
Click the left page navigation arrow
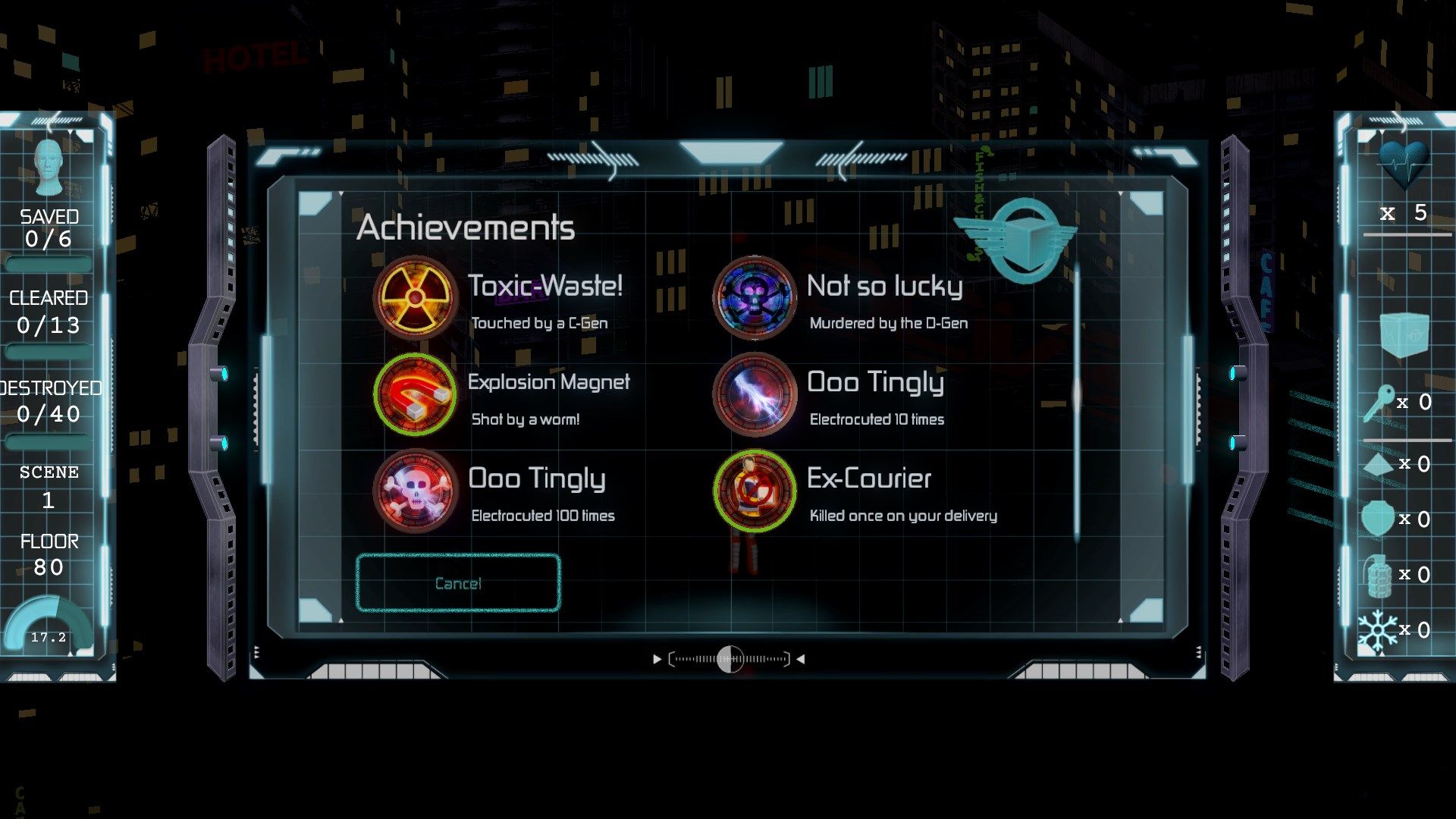(x=657, y=658)
